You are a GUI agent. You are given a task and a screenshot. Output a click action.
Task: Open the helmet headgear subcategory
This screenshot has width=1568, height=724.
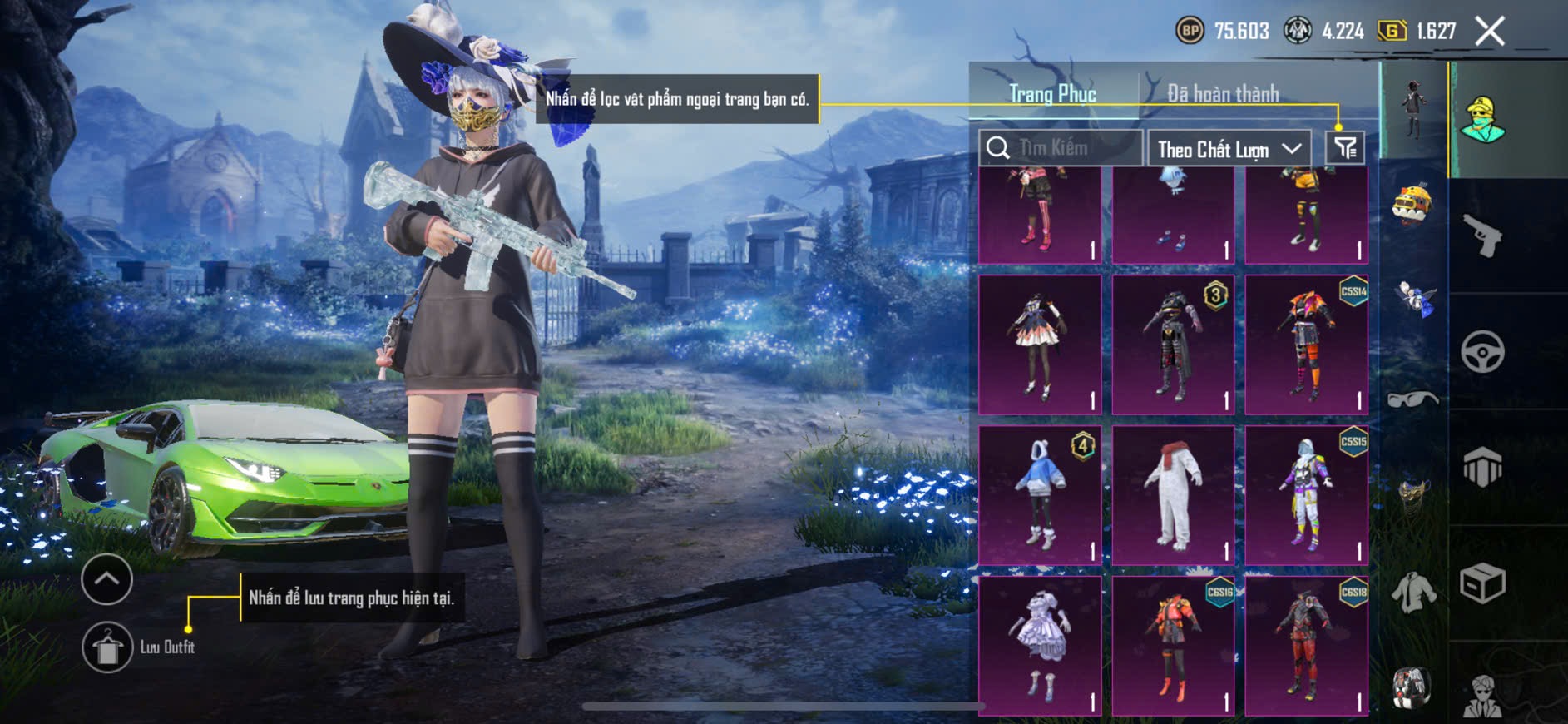pos(1412,205)
